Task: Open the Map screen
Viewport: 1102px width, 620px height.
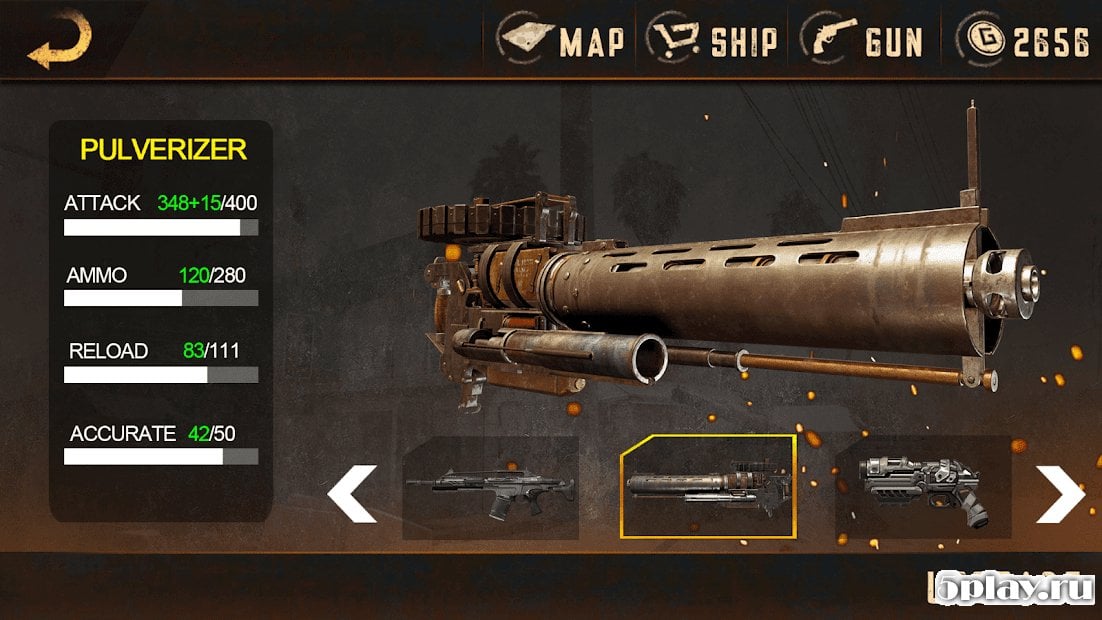Action: (564, 41)
